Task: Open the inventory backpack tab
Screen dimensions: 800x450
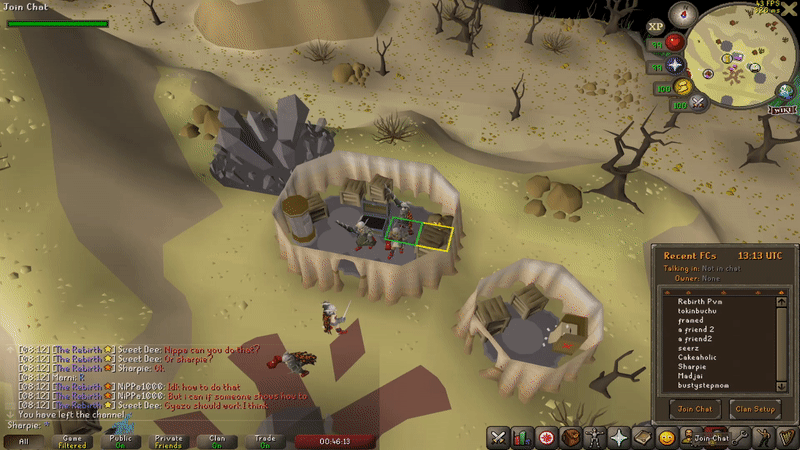Action: [571, 437]
